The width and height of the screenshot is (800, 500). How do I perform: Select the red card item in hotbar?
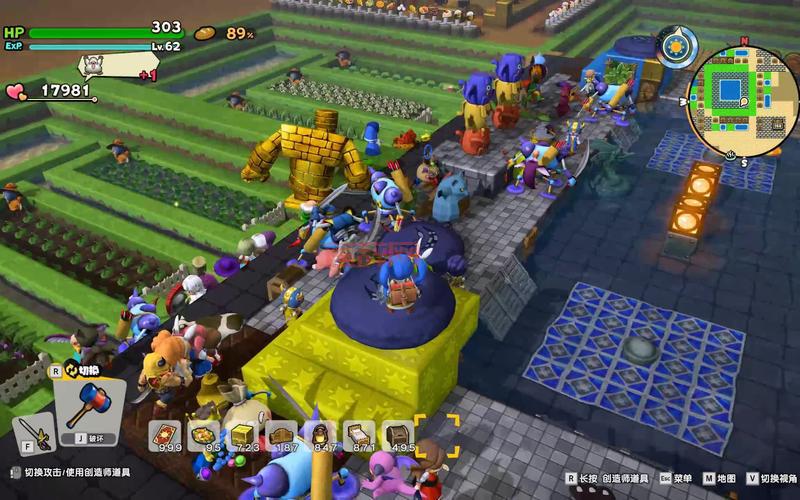pyautogui.click(x=164, y=434)
